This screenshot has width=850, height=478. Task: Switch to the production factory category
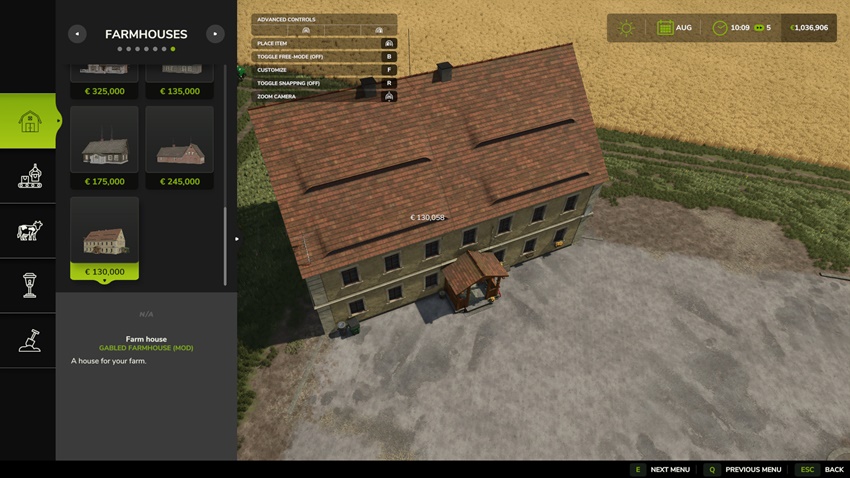(x=29, y=176)
